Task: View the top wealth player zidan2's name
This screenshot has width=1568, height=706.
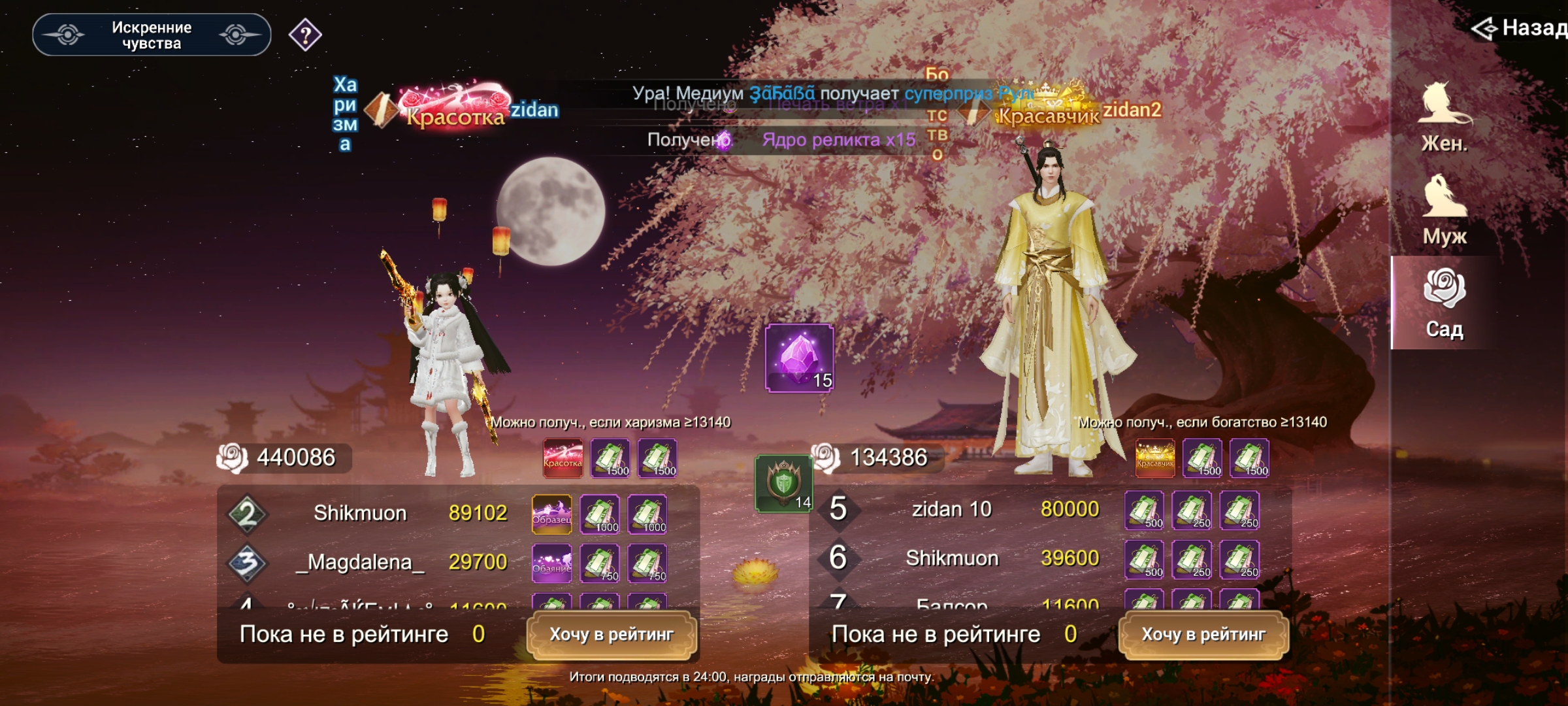Action: pyautogui.click(x=1132, y=110)
